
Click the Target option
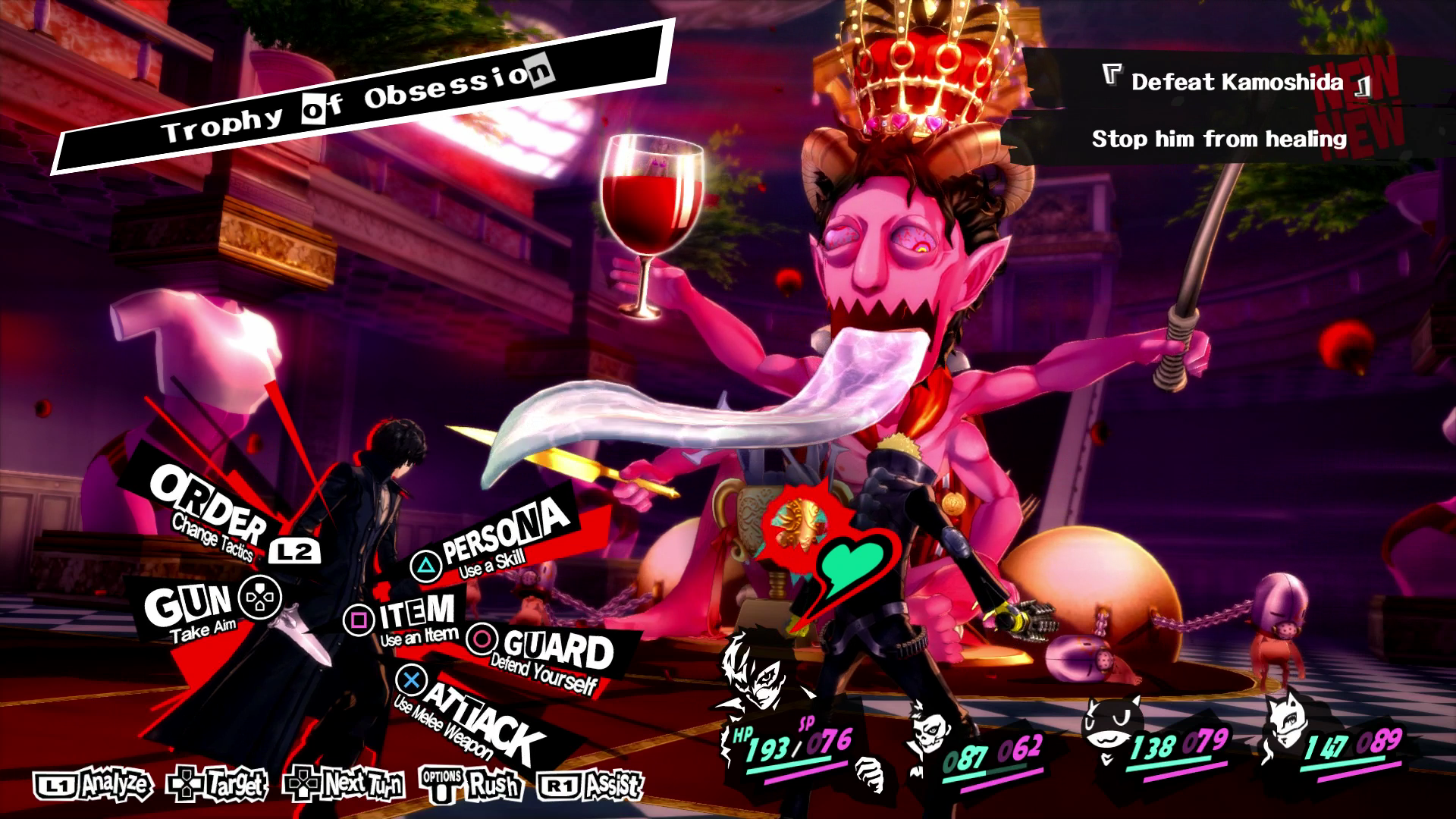pyautogui.click(x=218, y=785)
